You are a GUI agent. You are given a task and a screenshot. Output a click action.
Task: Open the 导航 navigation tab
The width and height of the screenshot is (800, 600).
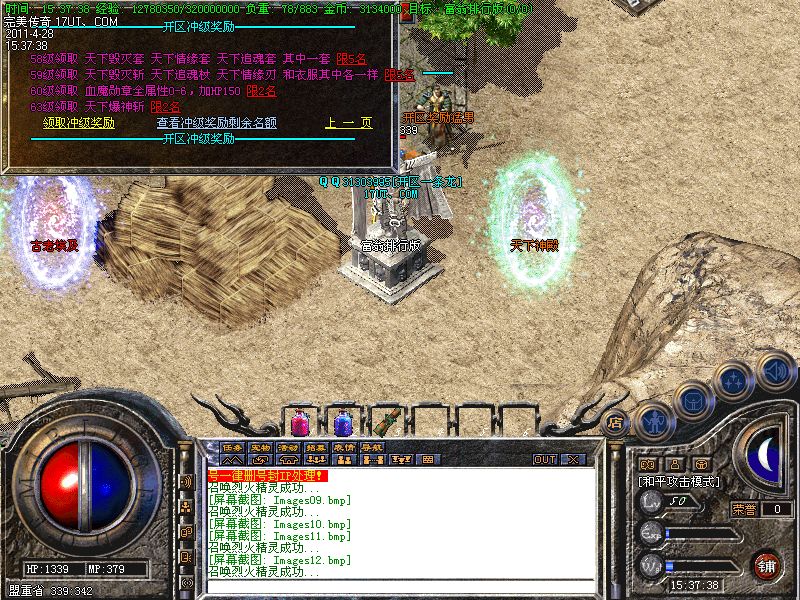pyautogui.click(x=372, y=447)
